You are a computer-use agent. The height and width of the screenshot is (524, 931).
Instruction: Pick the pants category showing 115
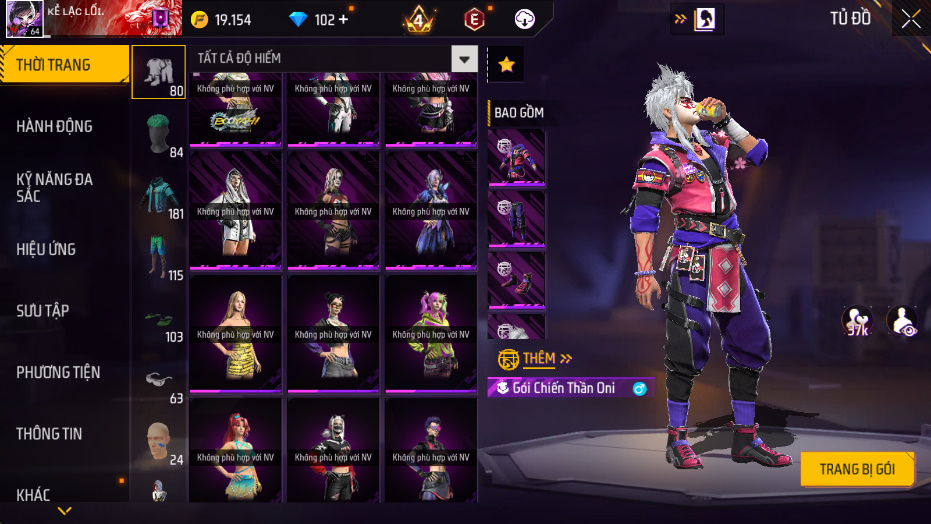(158, 257)
